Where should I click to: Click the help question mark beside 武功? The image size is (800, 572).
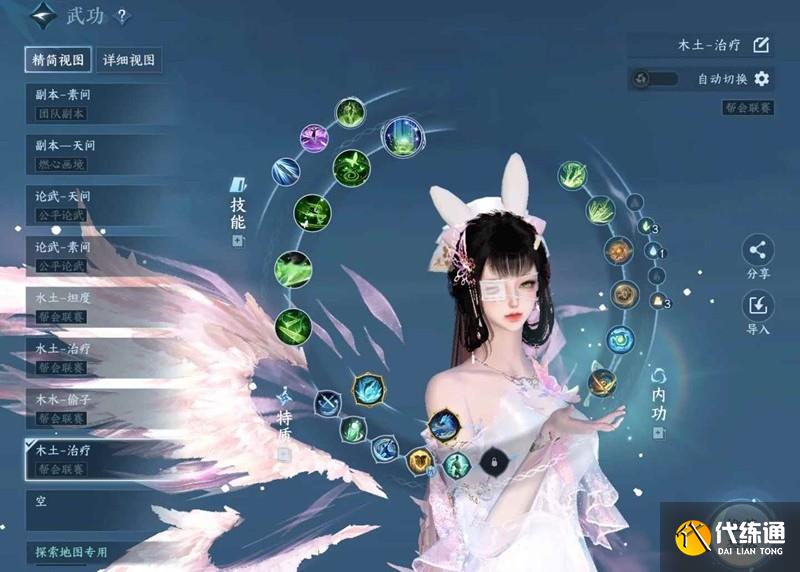point(122,16)
